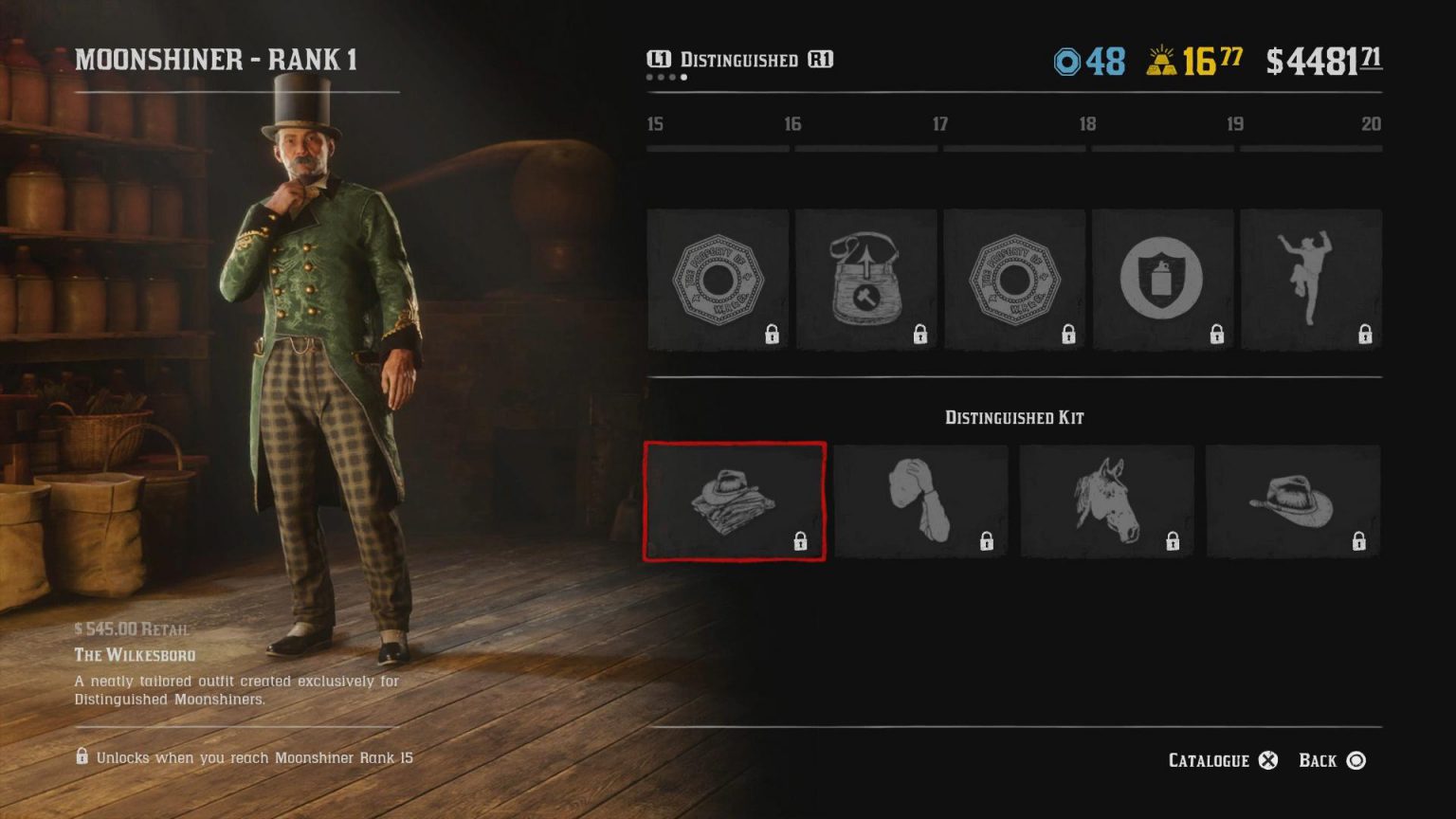Select The Wilkesboro outfit thumbnail
This screenshot has height=819, width=1456.
pos(735,500)
